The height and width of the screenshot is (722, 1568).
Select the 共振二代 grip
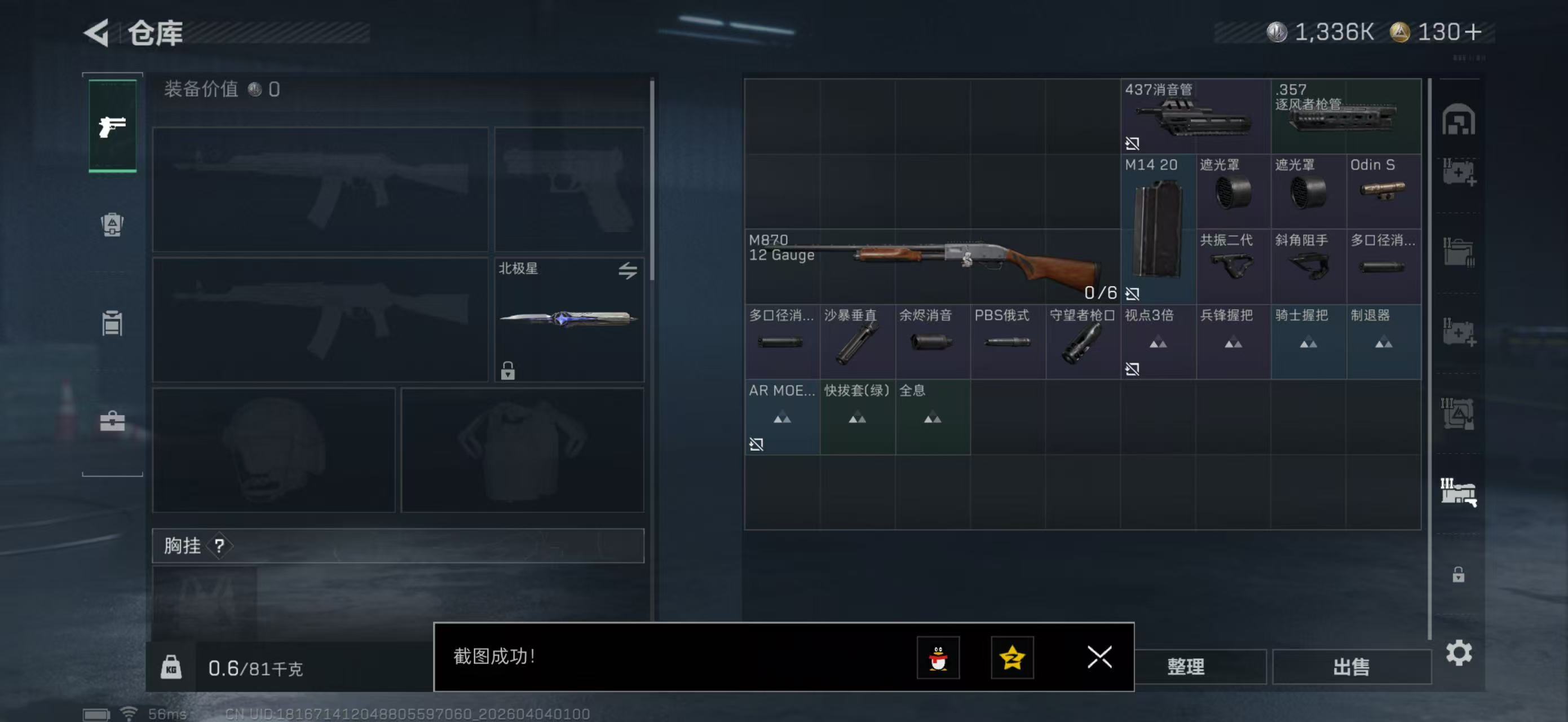click(x=1233, y=266)
